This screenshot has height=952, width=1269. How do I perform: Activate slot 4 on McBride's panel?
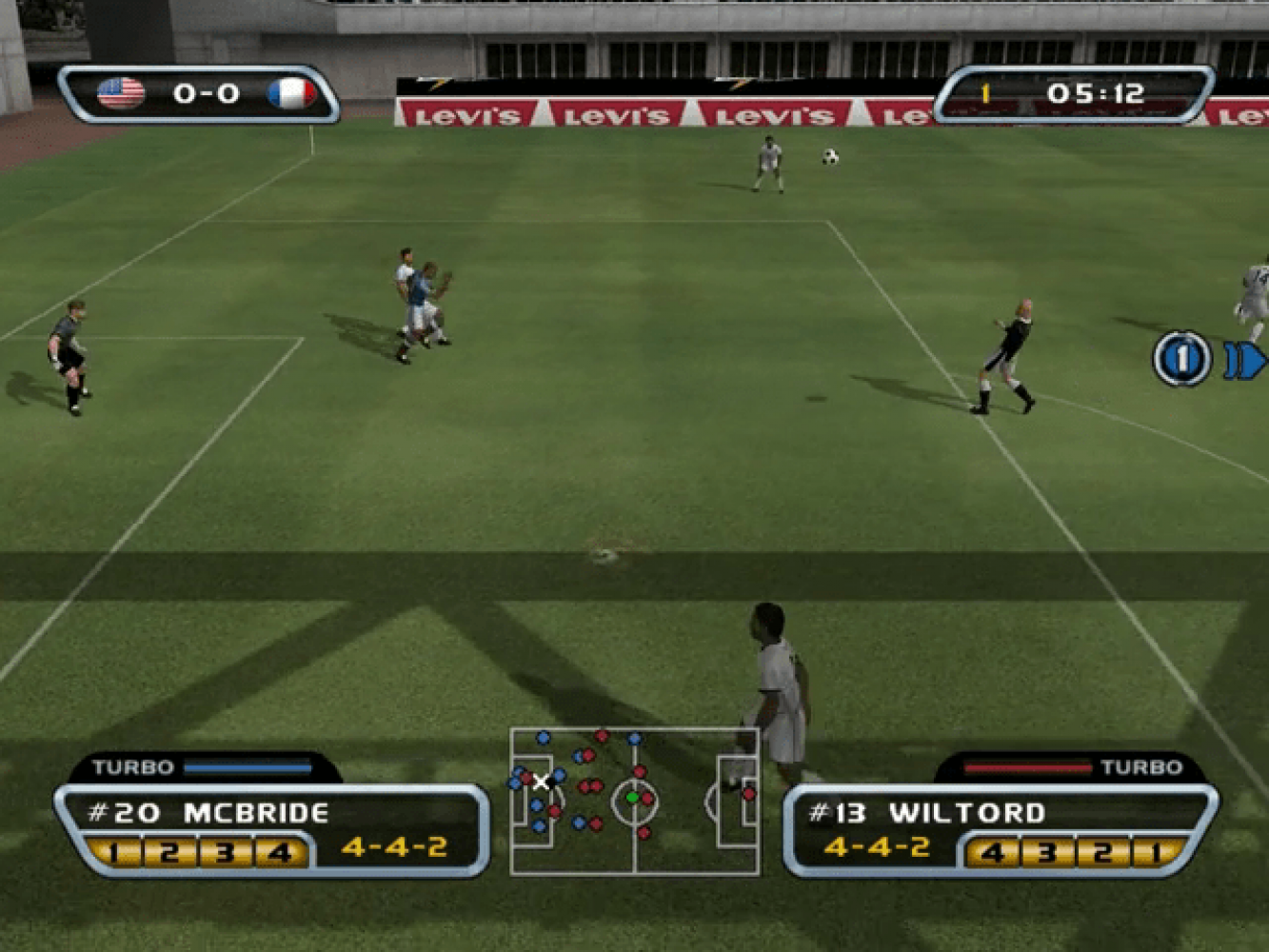280,851
